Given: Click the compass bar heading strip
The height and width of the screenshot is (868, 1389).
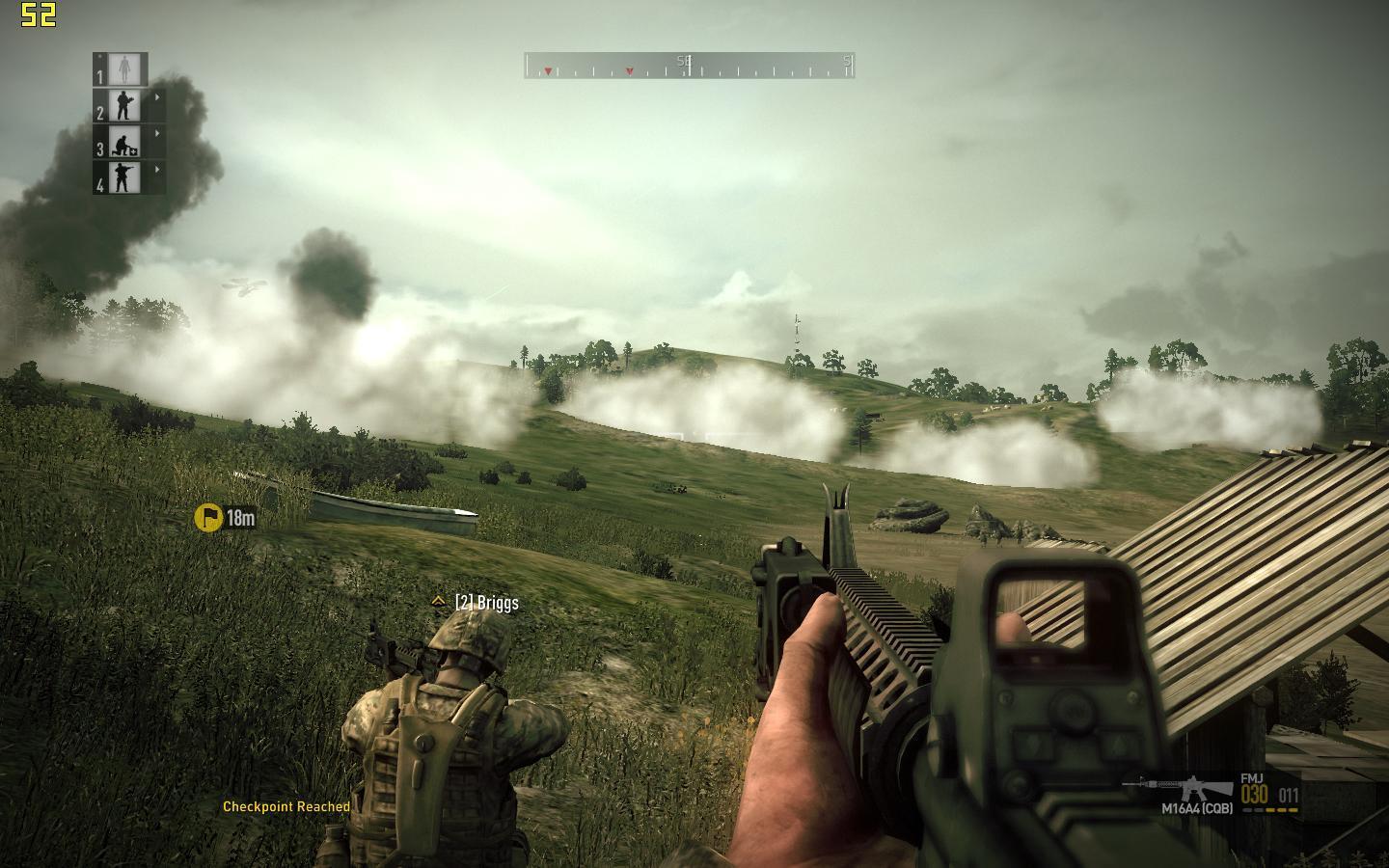Looking at the screenshot, I should click(x=689, y=66).
